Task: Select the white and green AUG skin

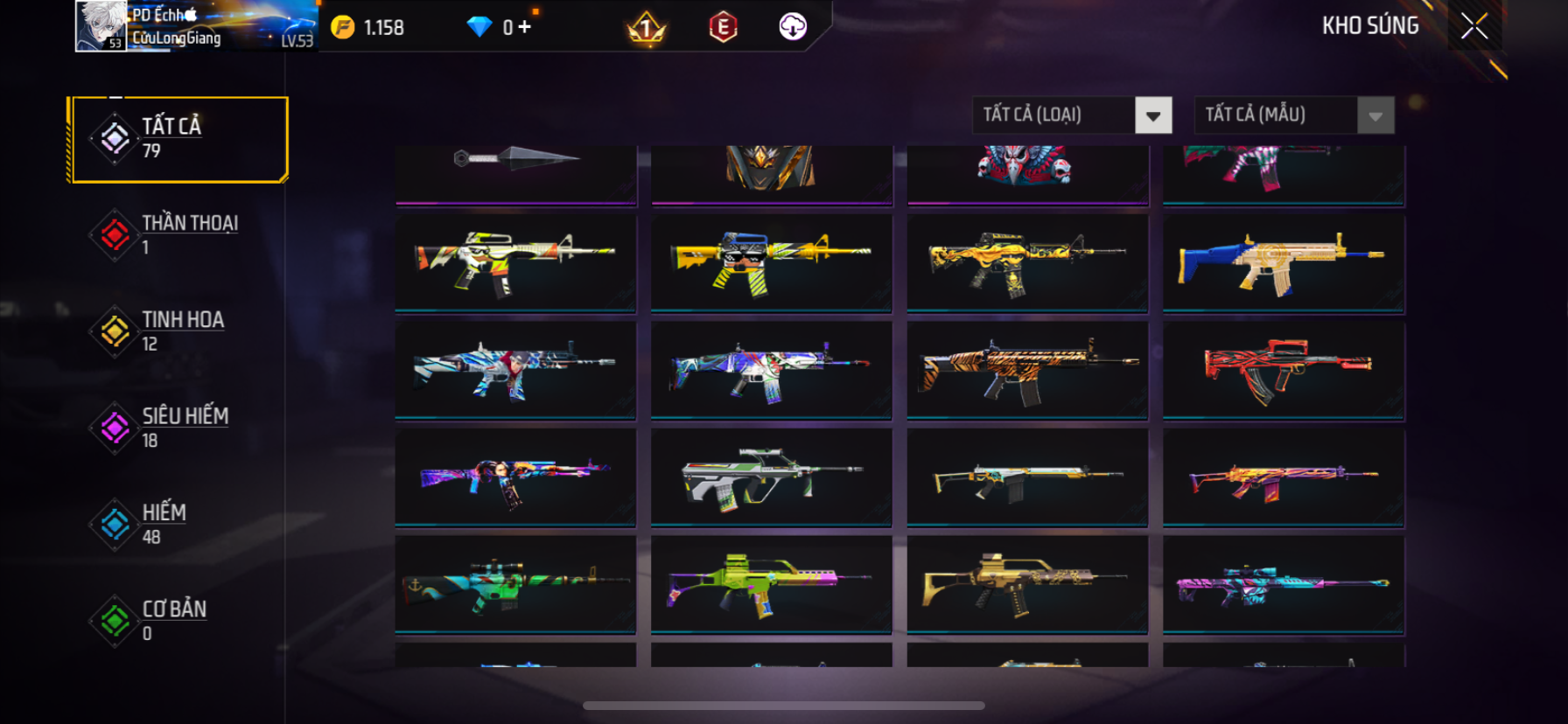Action: (771, 477)
